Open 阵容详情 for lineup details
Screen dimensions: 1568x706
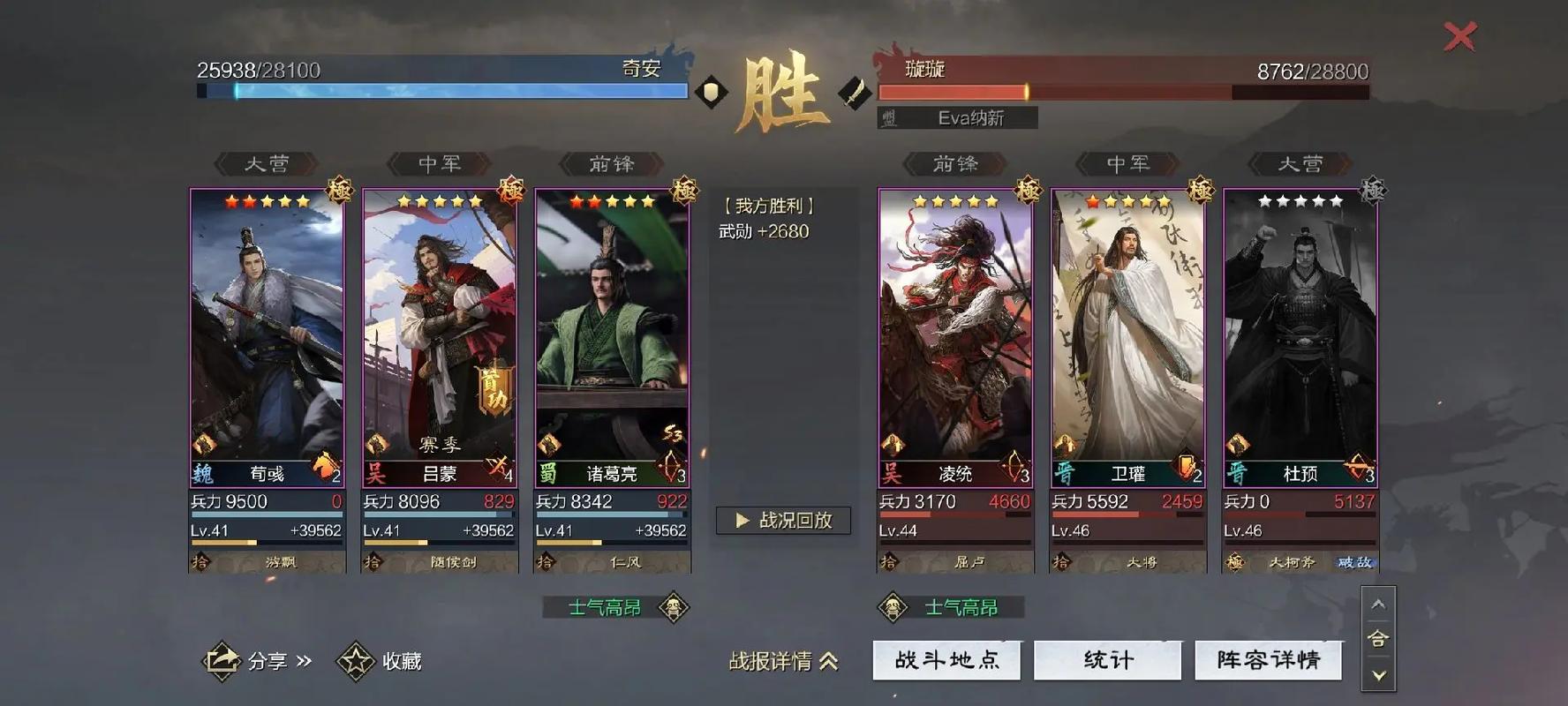click(x=1269, y=659)
